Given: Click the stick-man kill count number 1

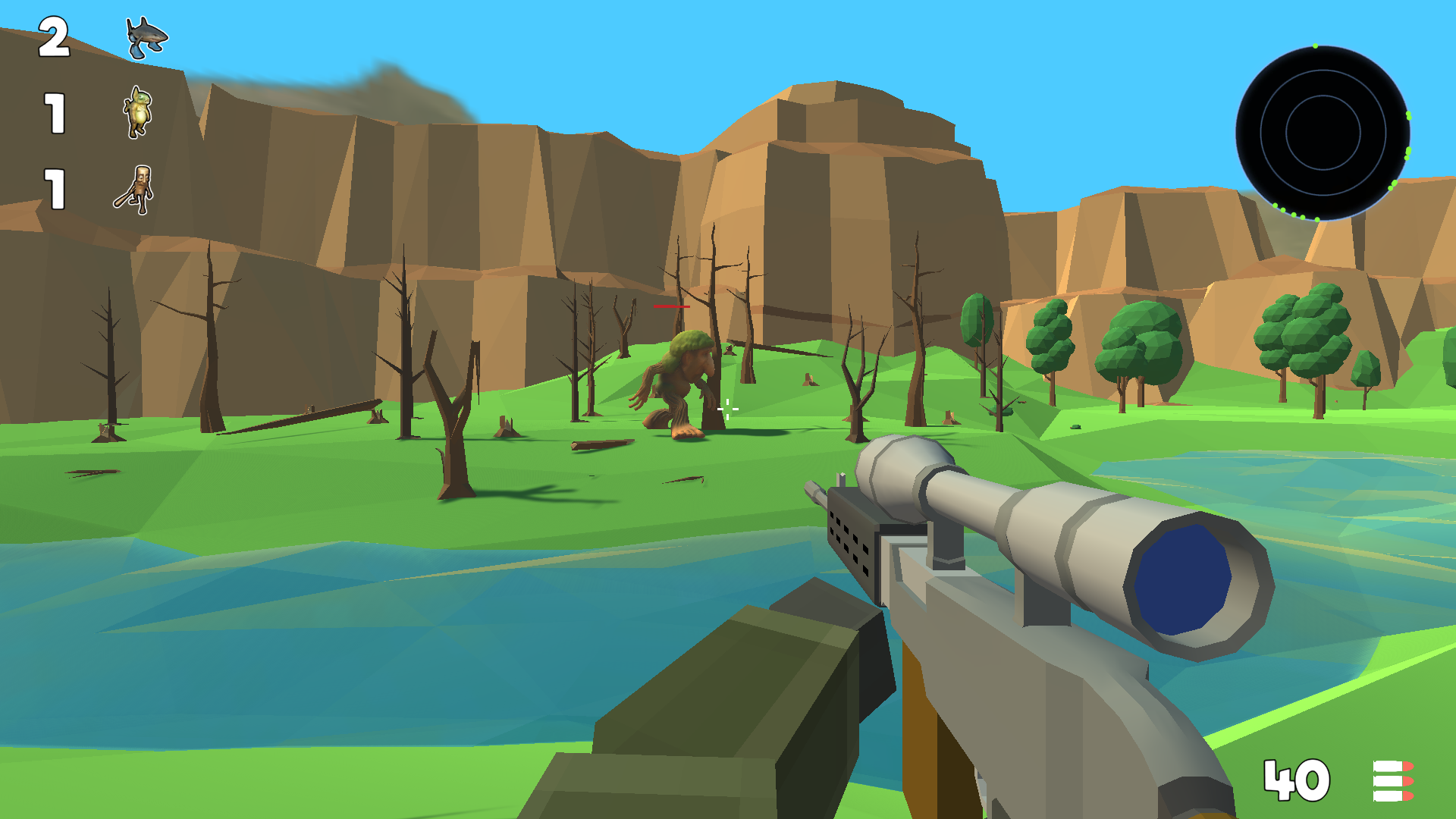Looking at the screenshot, I should 55,188.
